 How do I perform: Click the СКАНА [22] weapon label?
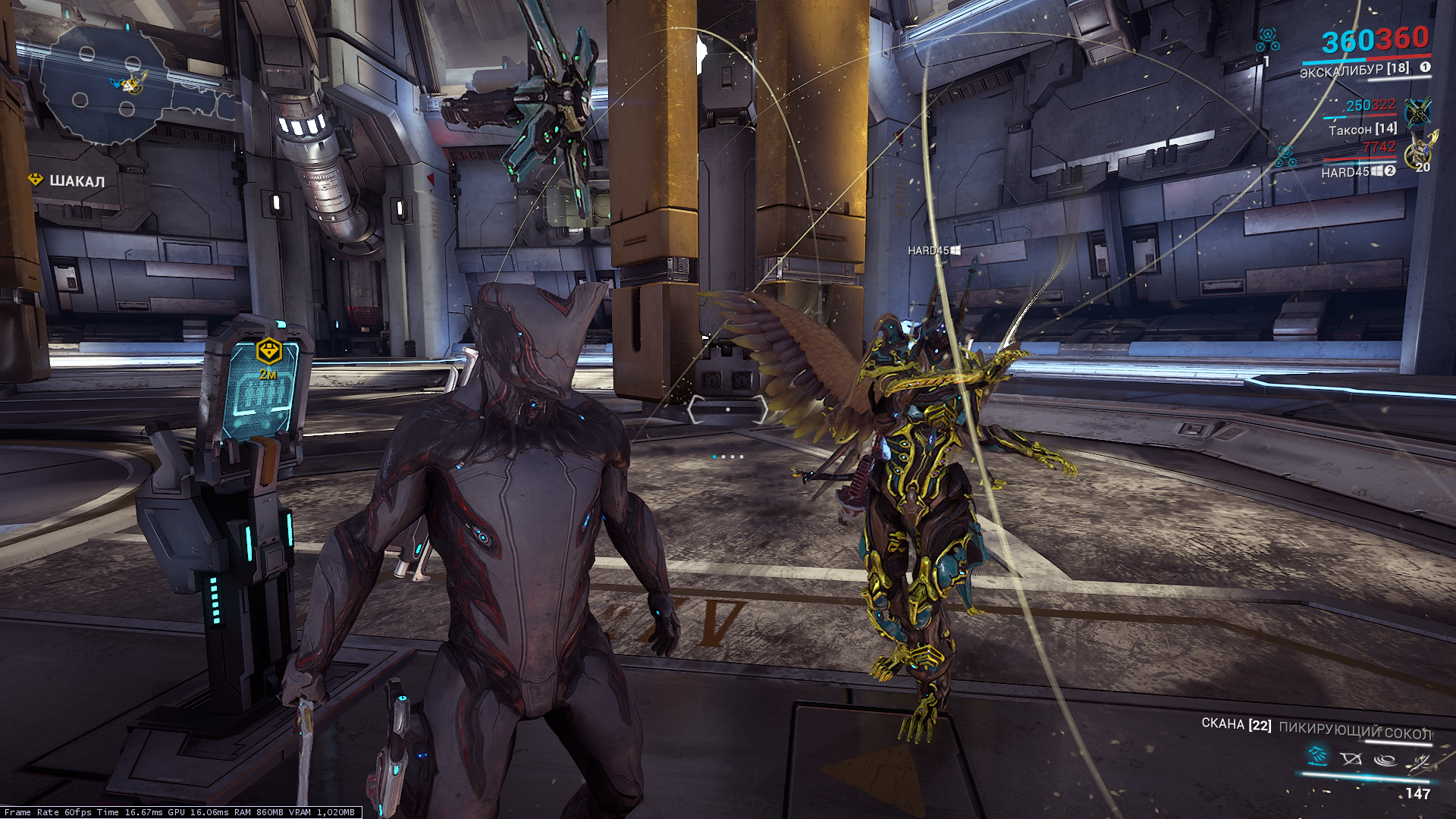coord(1236,724)
